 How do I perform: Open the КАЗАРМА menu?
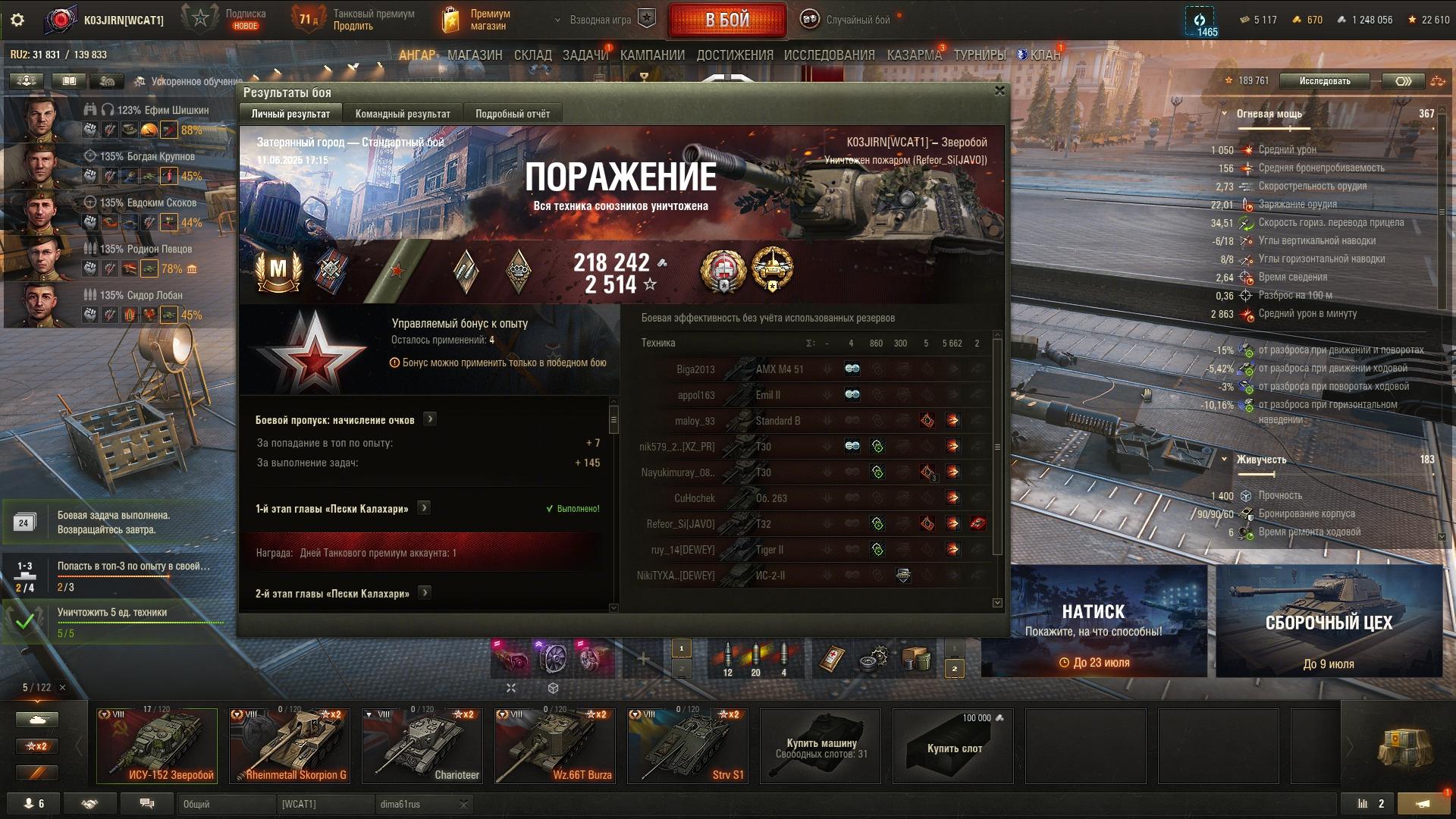click(x=914, y=55)
